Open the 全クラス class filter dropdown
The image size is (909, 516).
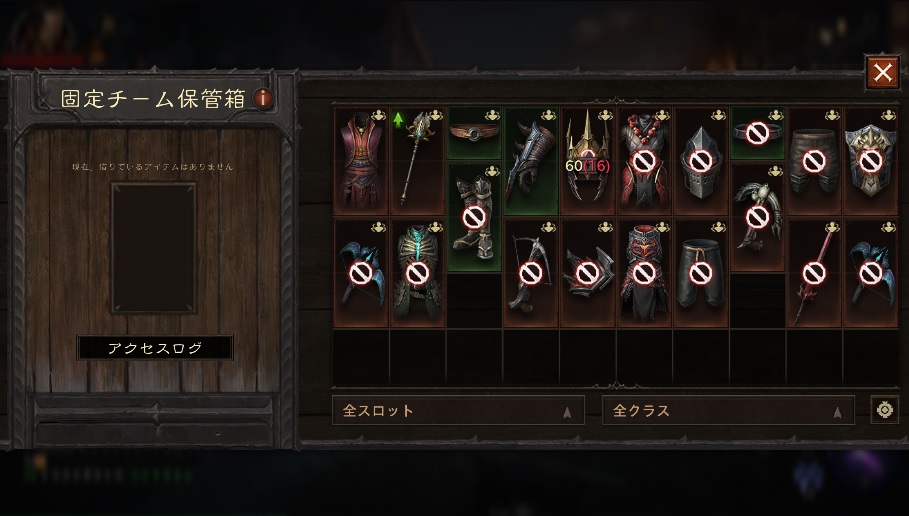click(728, 410)
